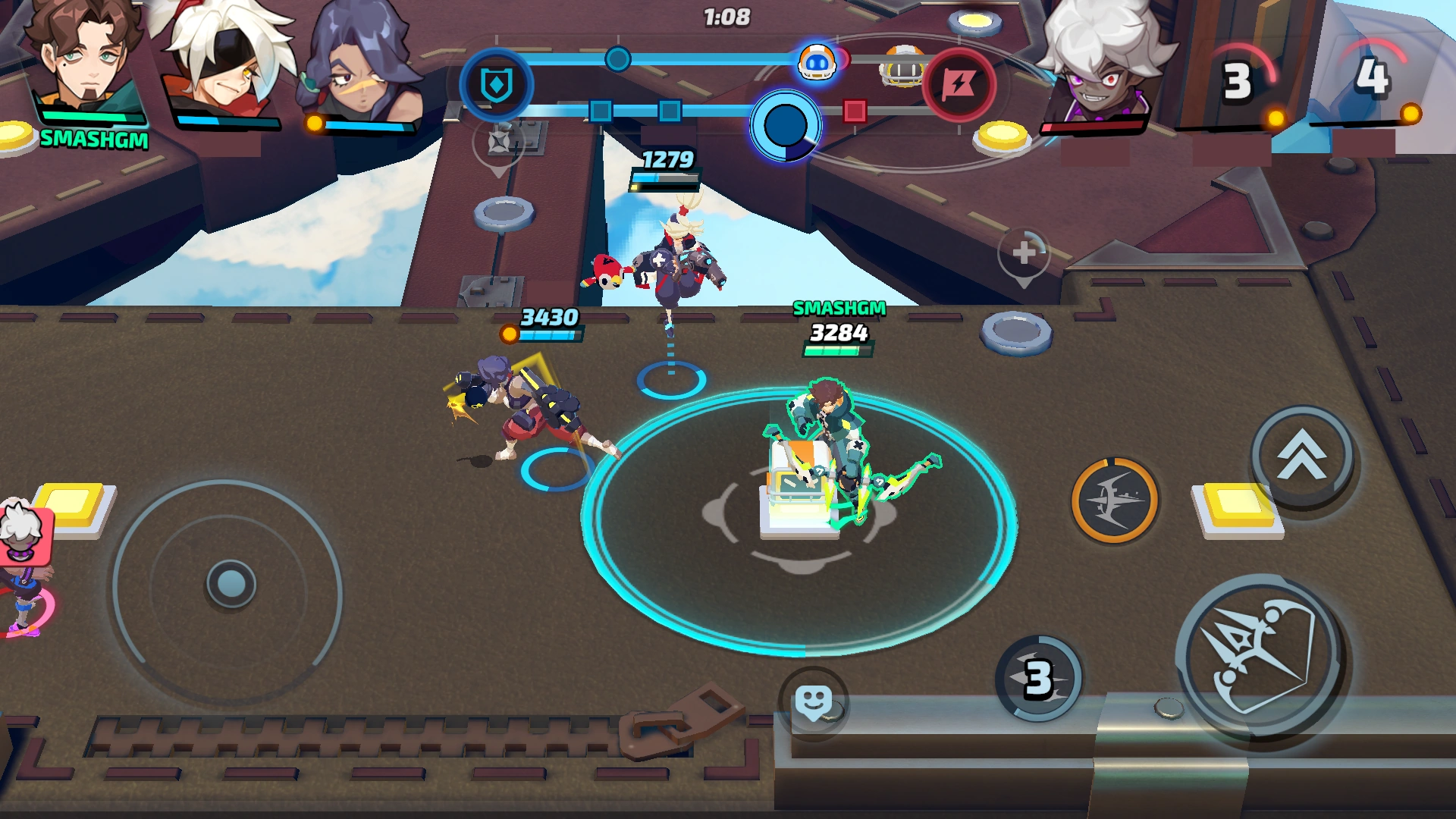Tap the bow basic attack button
This screenshot has height=819, width=1456.
coord(1260,658)
